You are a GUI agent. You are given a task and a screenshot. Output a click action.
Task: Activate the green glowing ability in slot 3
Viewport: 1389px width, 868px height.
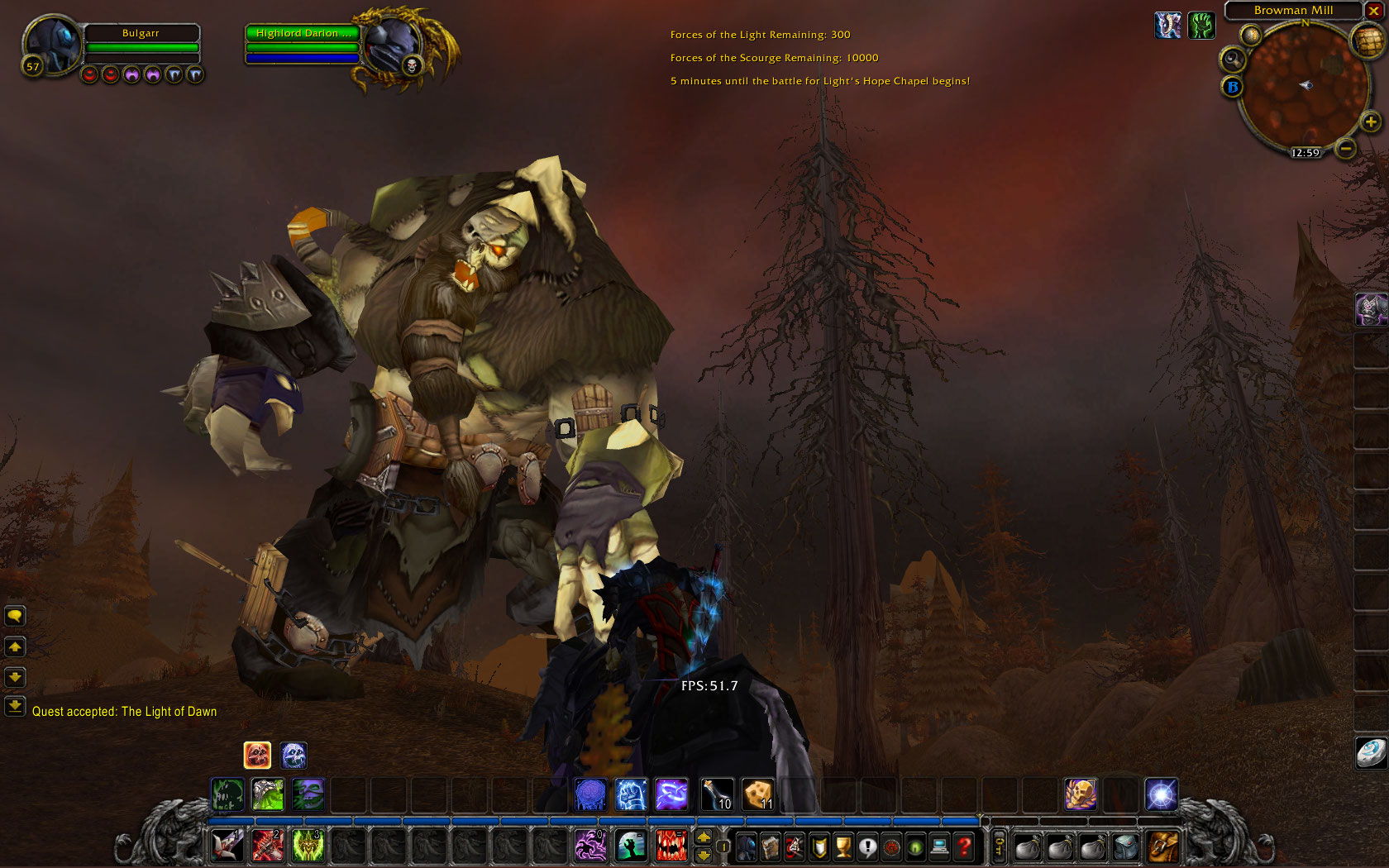(x=308, y=846)
